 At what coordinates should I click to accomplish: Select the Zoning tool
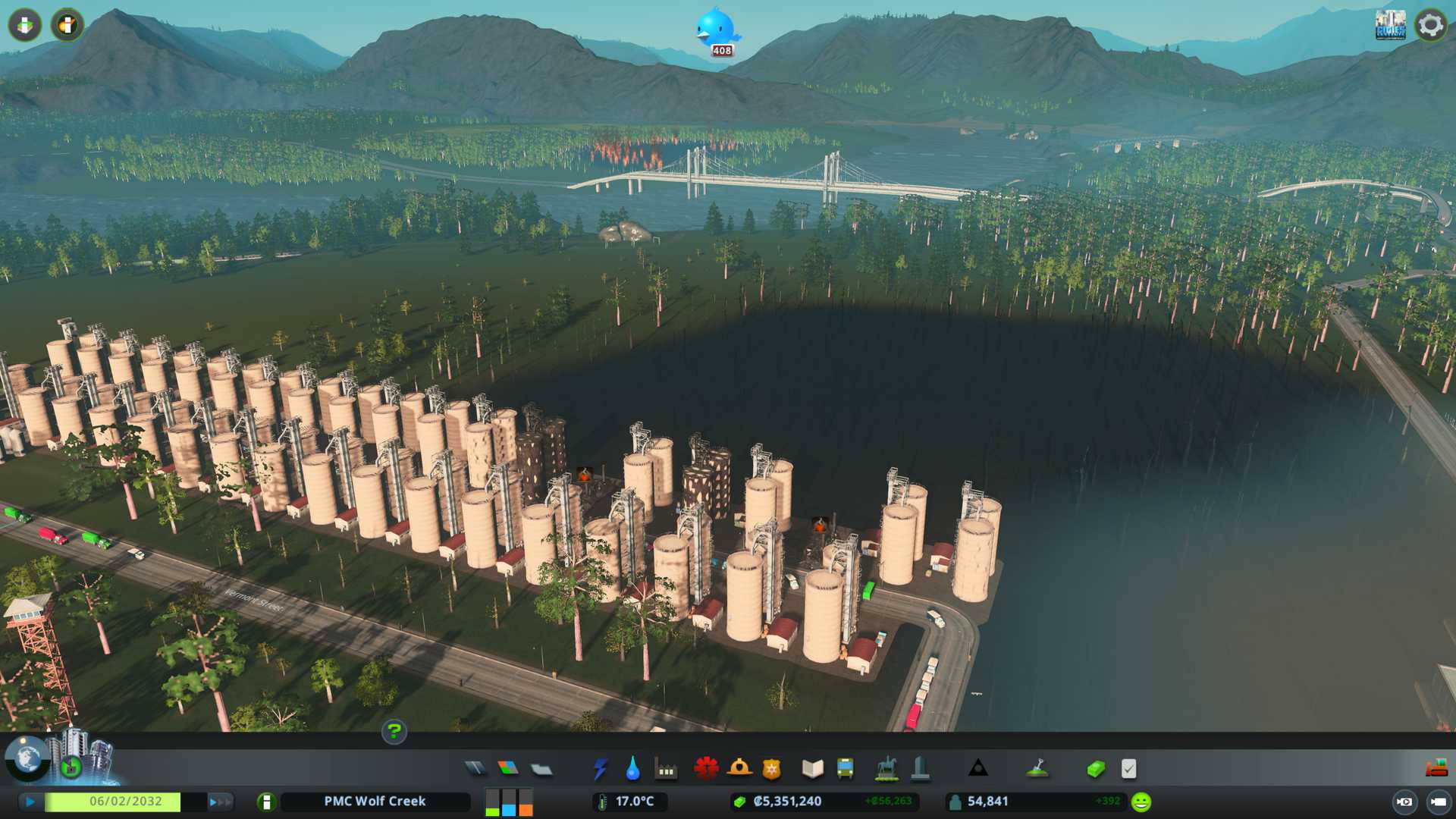[x=508, y=769]
